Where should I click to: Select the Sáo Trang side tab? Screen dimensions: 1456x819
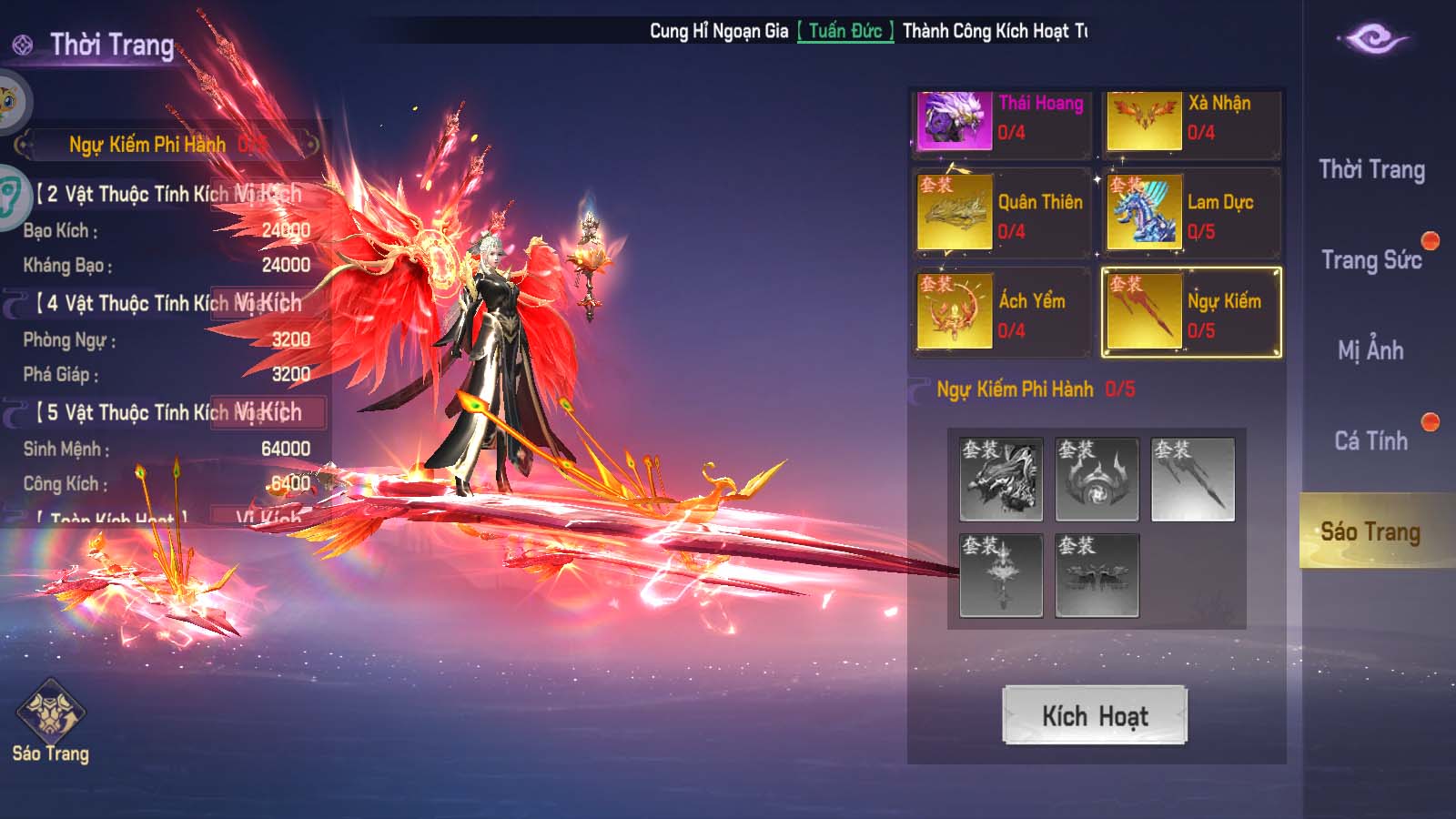click(x=1370, y=531)
